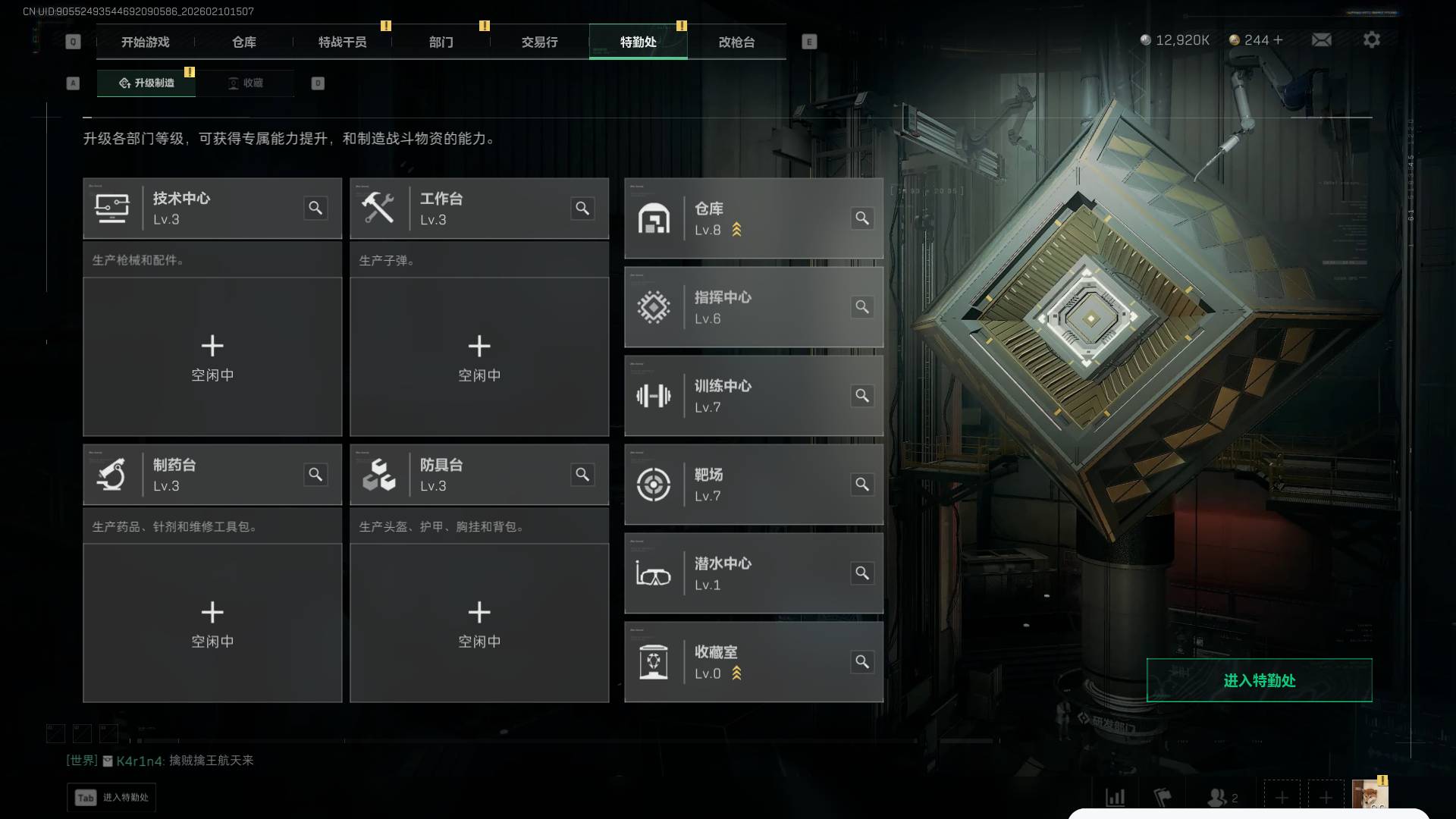Select the 部门 tab
The image size is (1456, 819).
point(441,42)
